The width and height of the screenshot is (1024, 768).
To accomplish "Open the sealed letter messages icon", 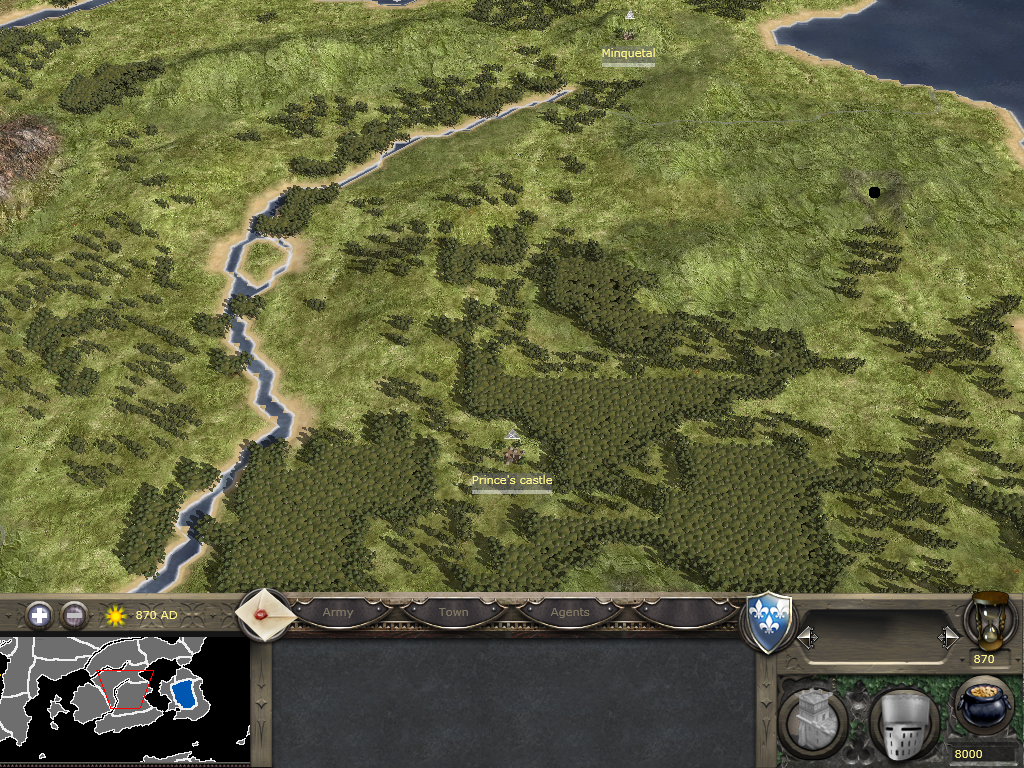I will [x=265, y=614].
